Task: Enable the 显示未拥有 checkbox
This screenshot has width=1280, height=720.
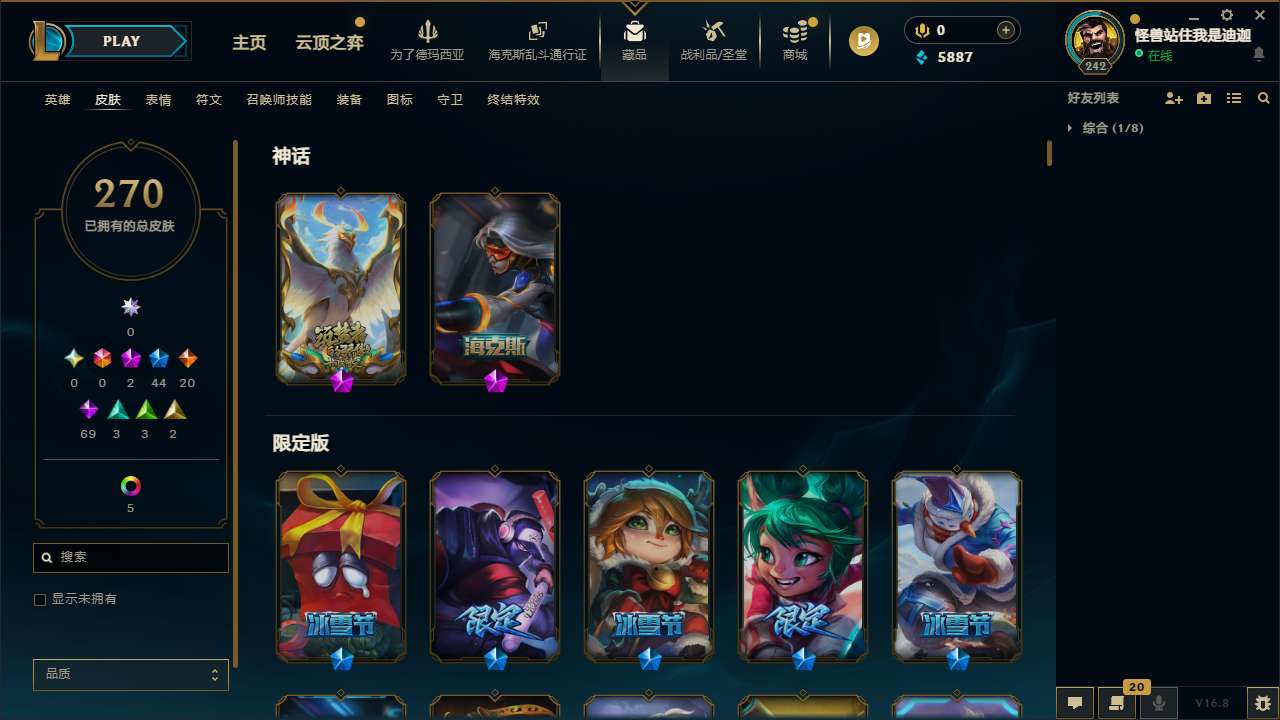Action: point(40,599)
